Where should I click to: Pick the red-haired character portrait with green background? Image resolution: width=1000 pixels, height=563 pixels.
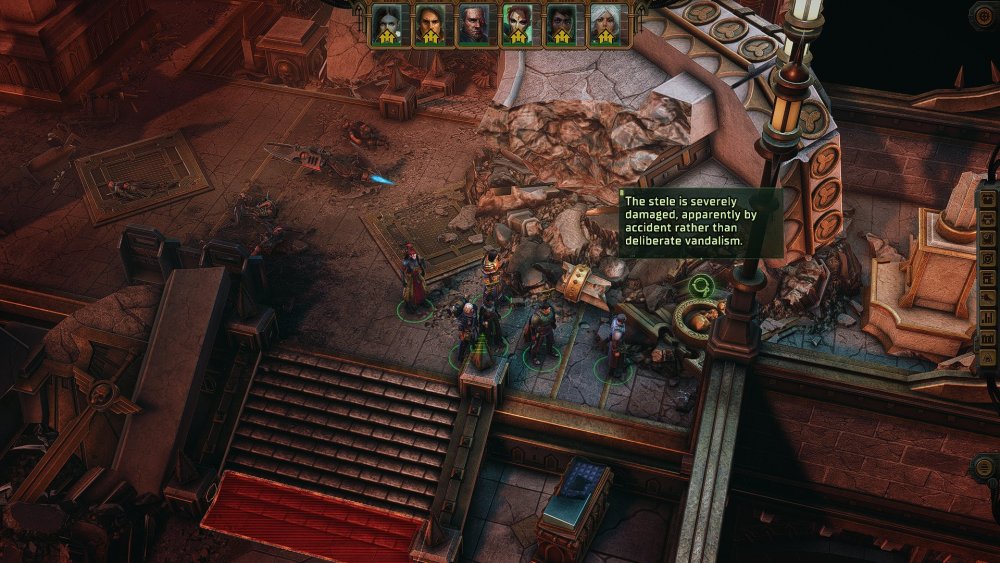point(518,24)
